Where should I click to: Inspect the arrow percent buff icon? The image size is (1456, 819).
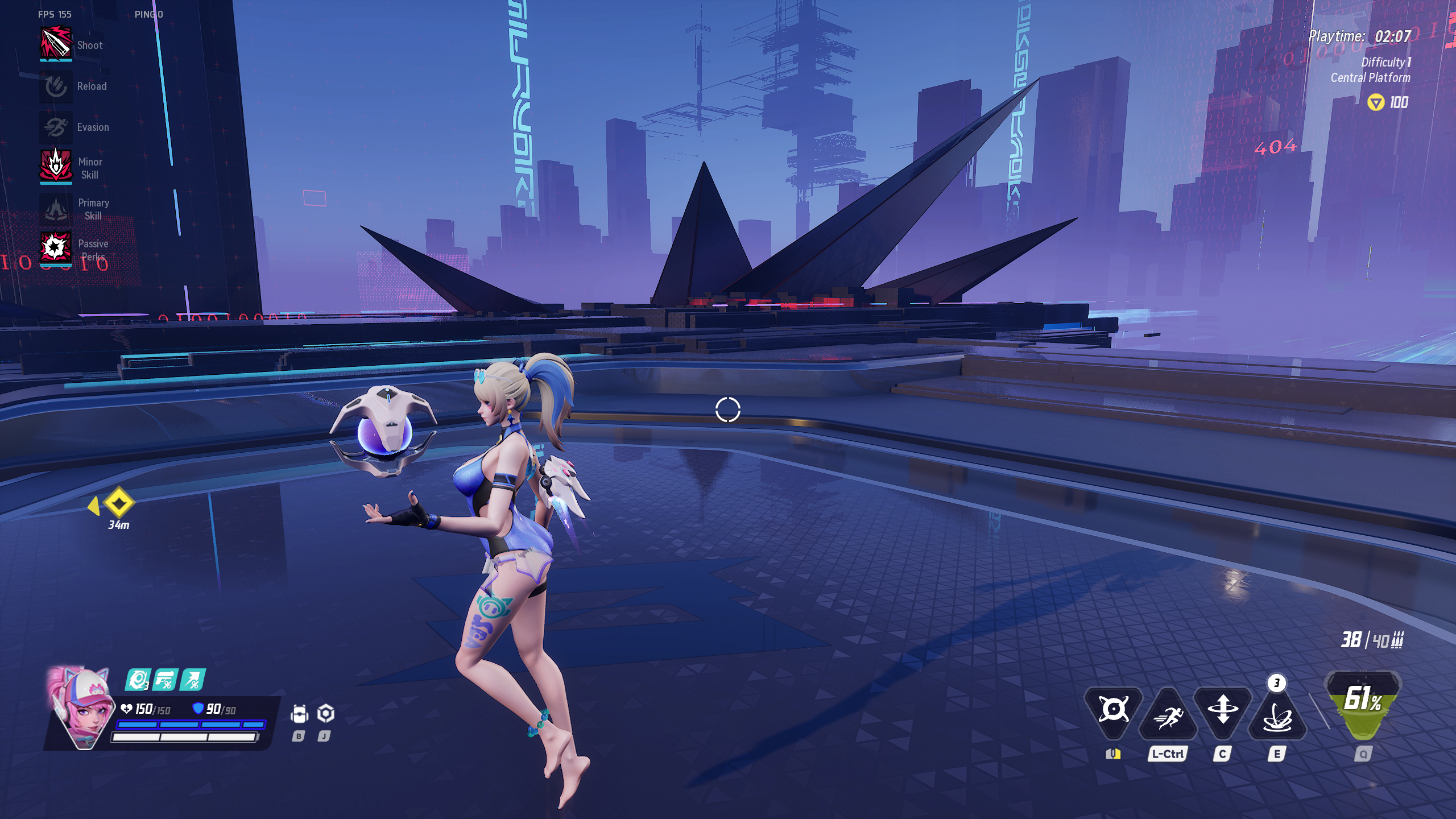pos(193,680)
